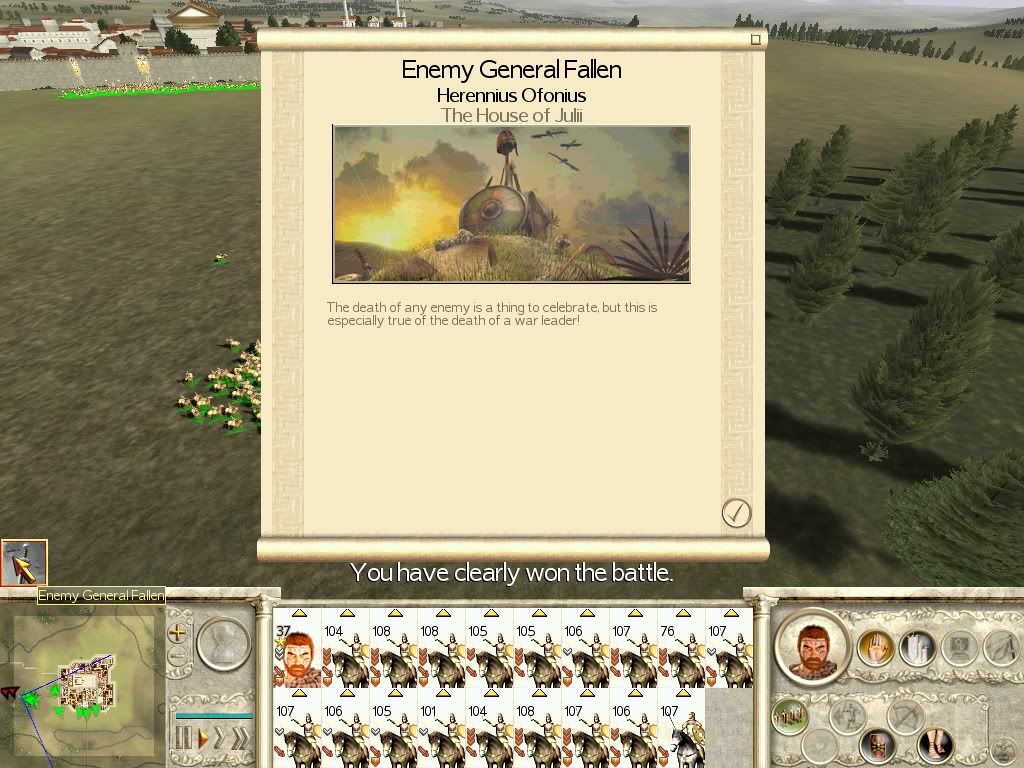
Task: Zoom in the minimap with the plus button
Action: (x=178, y=633)
